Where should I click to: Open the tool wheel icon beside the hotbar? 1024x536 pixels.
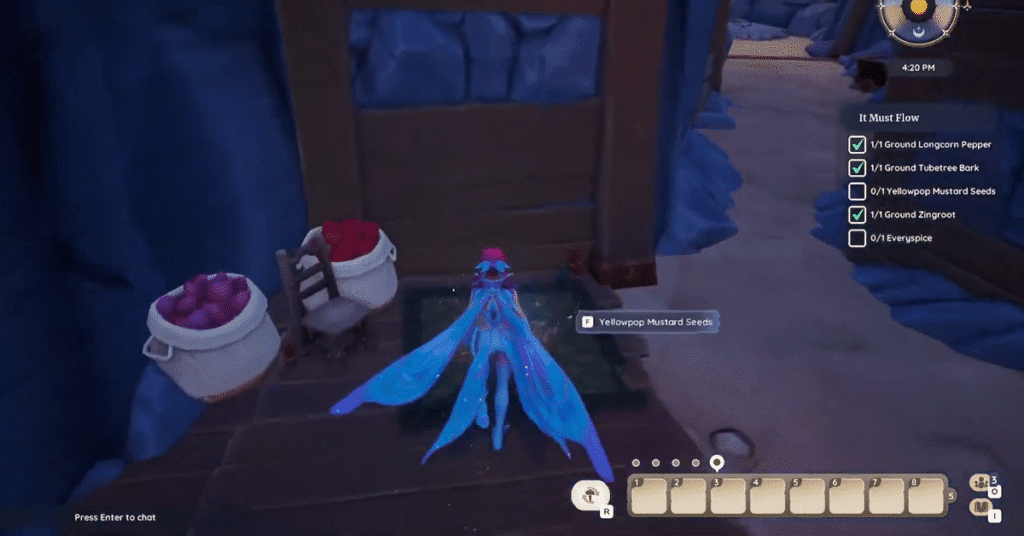(x=589, y=495)
